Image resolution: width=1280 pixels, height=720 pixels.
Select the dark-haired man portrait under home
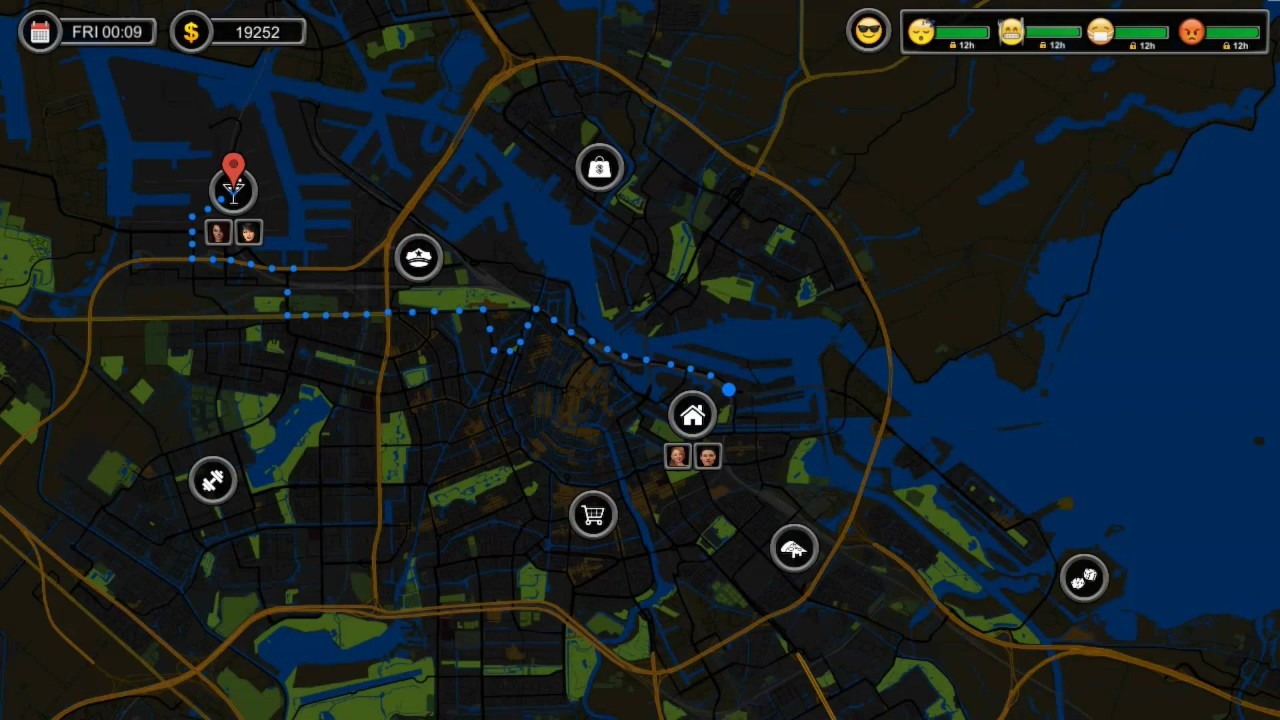pyautogui.click(x=708, y=456)
